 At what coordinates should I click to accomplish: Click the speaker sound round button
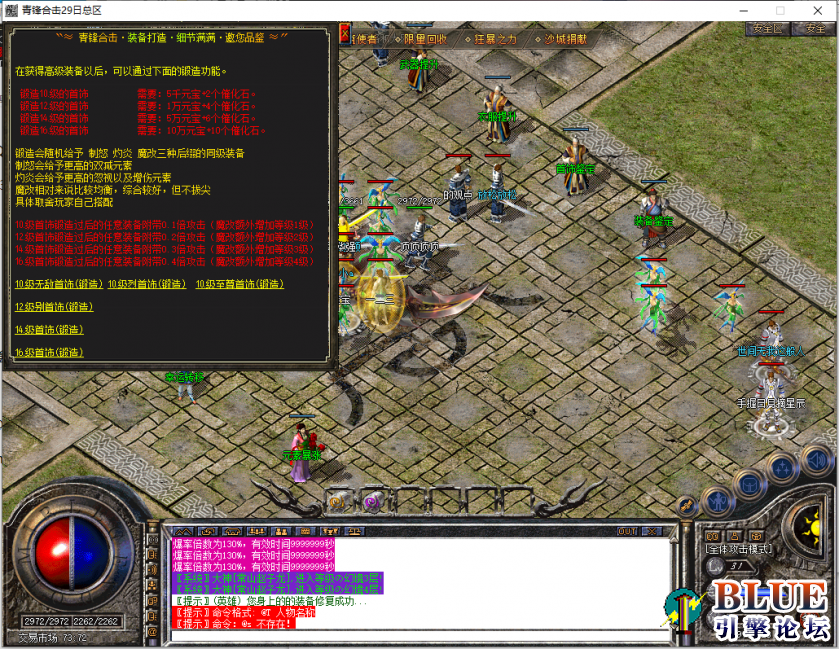tap(818, 460)
